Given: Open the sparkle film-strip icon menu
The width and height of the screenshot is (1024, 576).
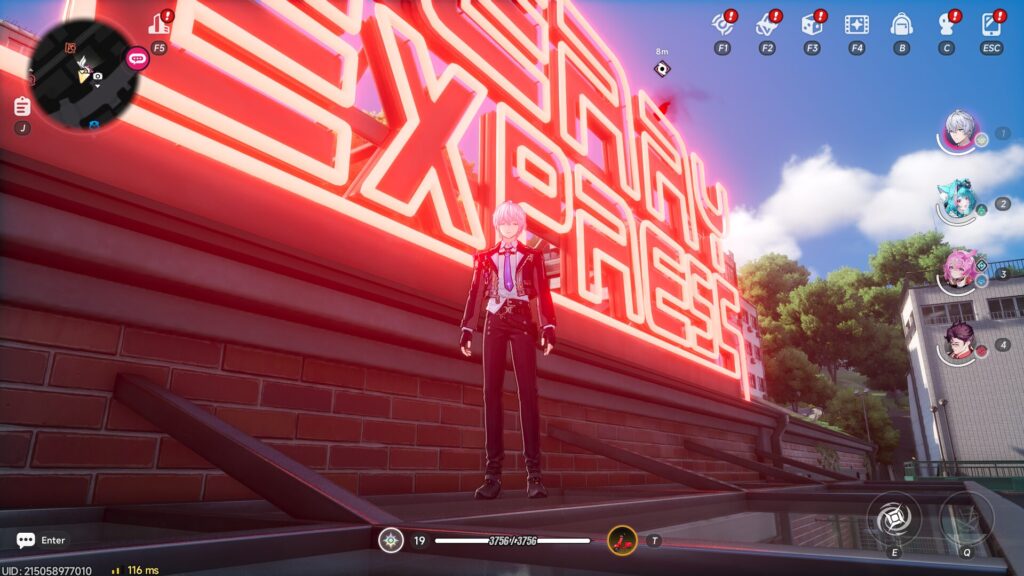Looking at the screenshot, I should (856, 24).
